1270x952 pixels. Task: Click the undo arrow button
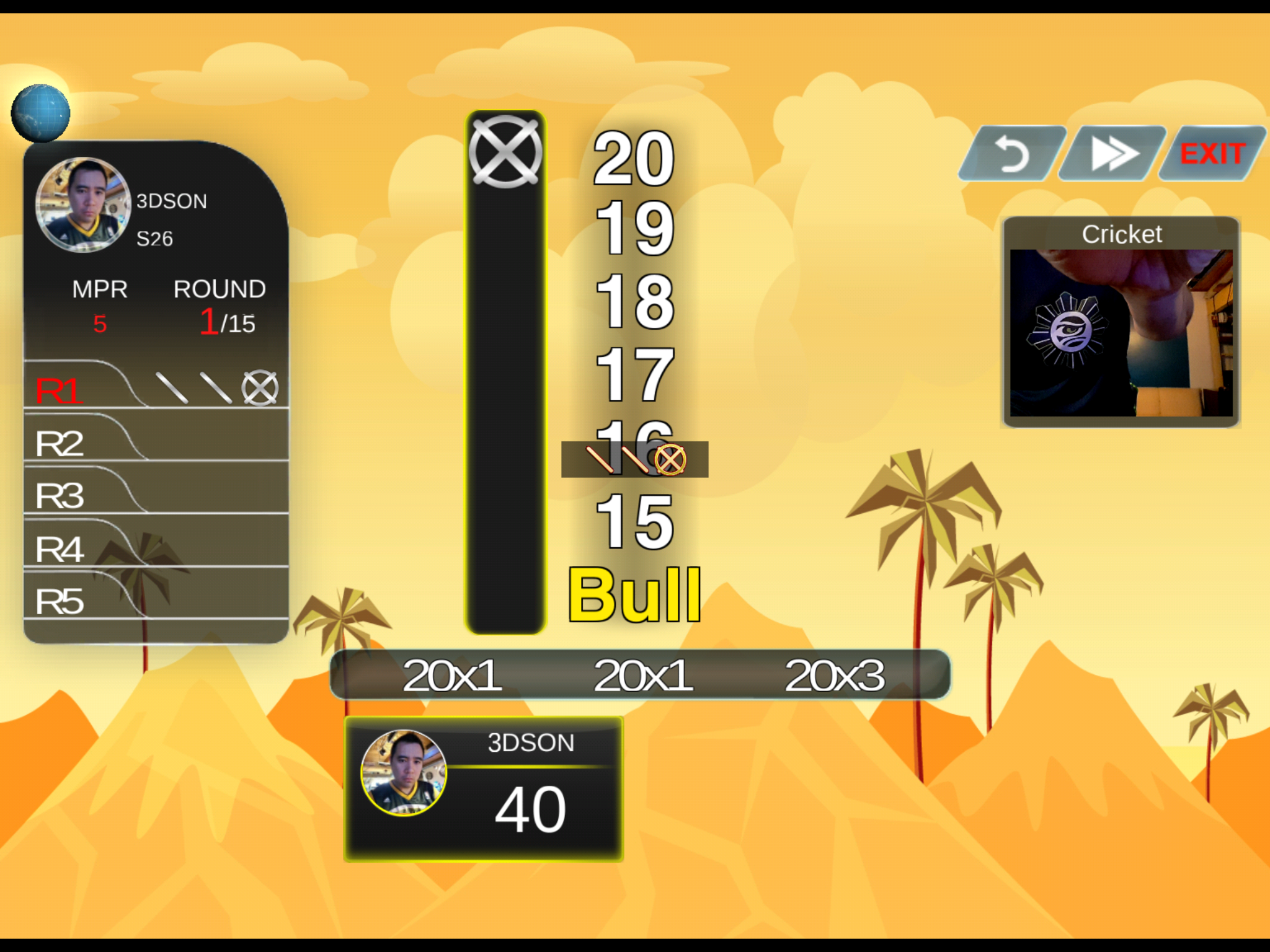click(1013, 153)
